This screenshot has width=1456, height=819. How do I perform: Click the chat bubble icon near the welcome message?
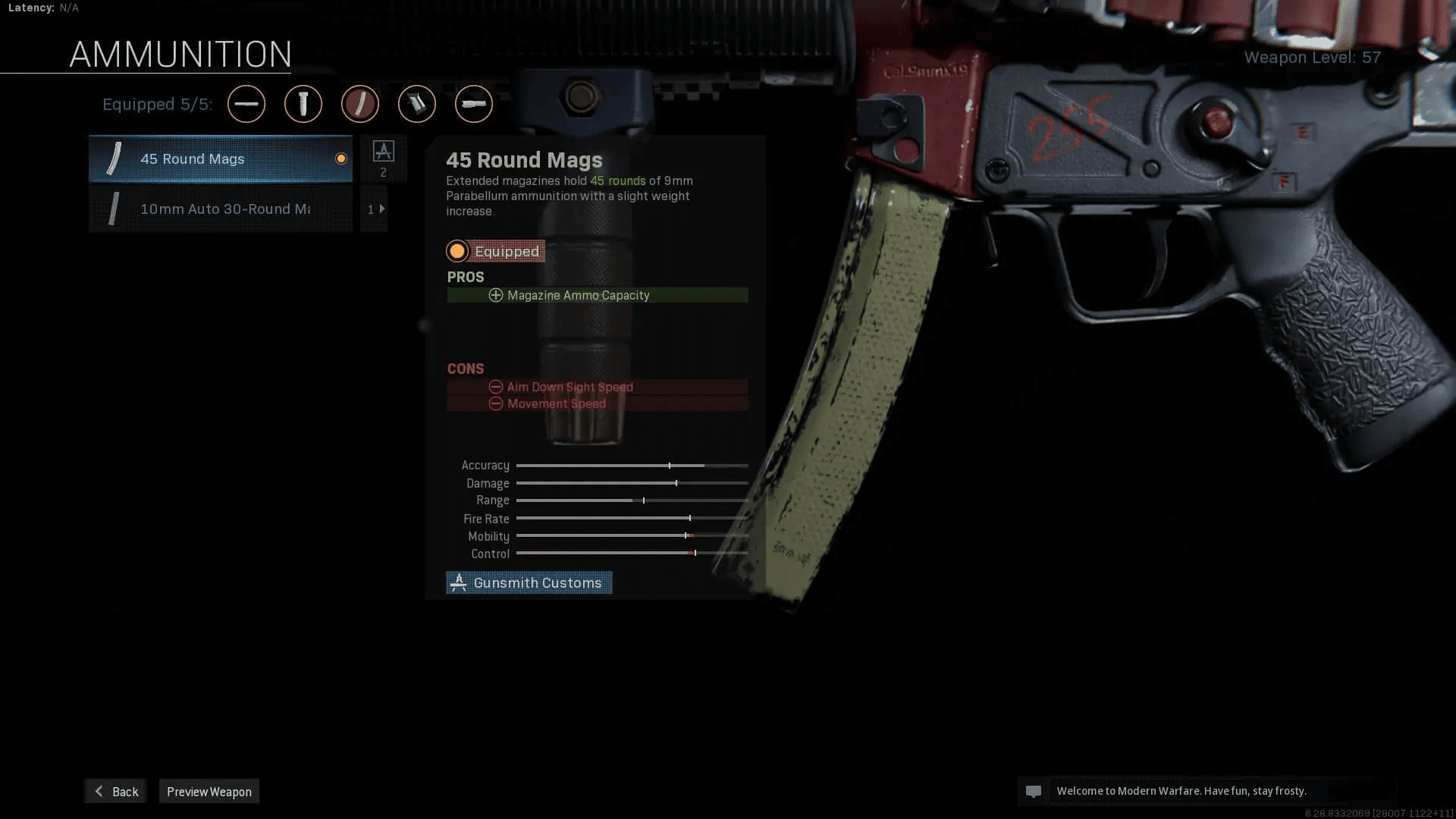[x=1035, y=791]
